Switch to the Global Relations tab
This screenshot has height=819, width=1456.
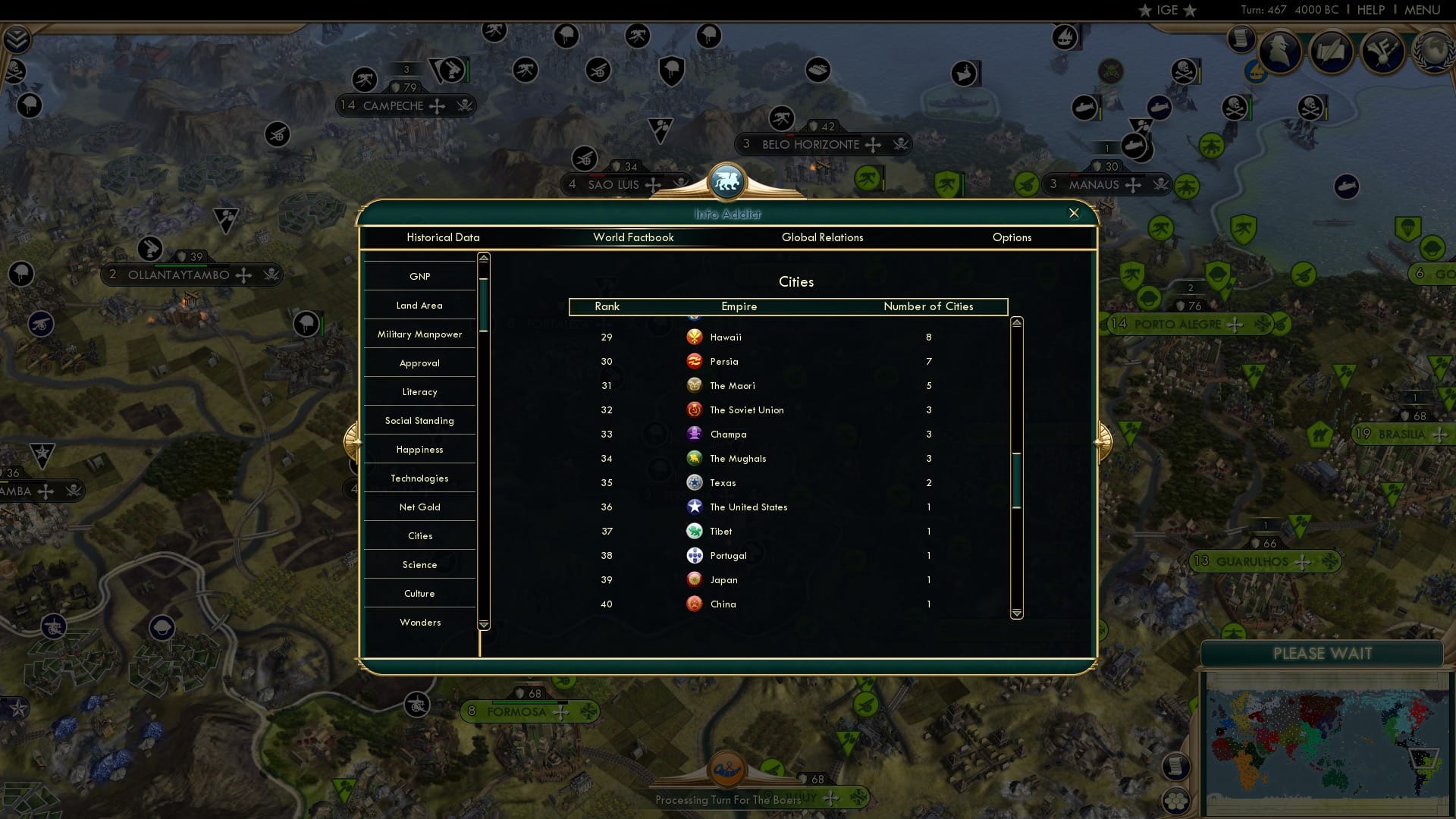pos(823,237)
